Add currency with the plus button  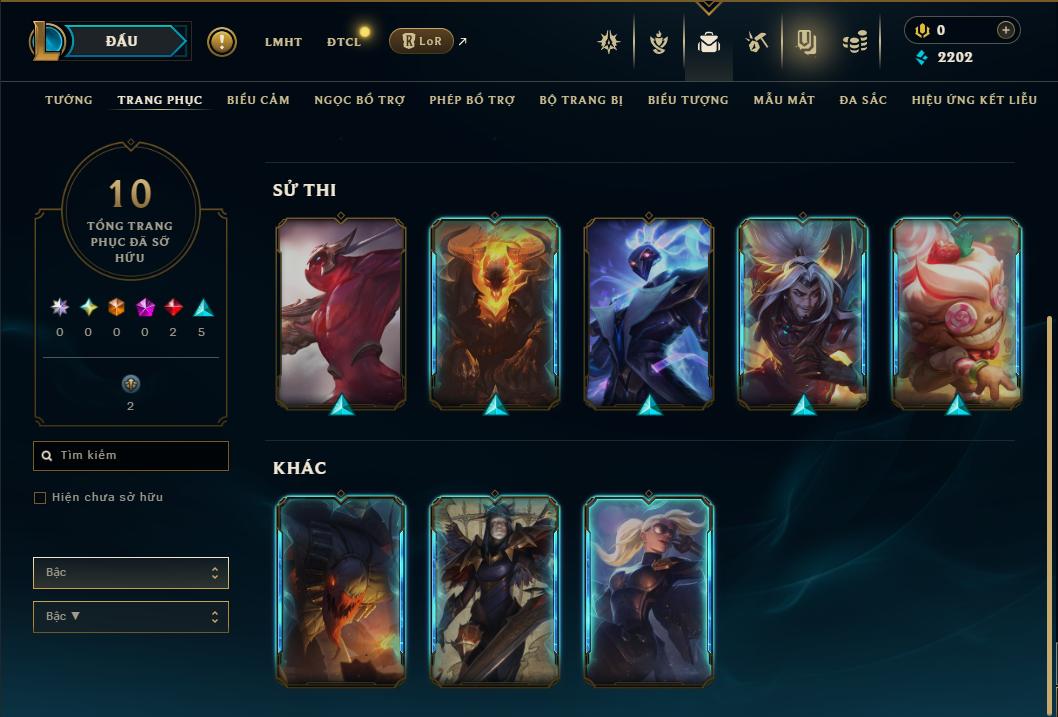1006,31
